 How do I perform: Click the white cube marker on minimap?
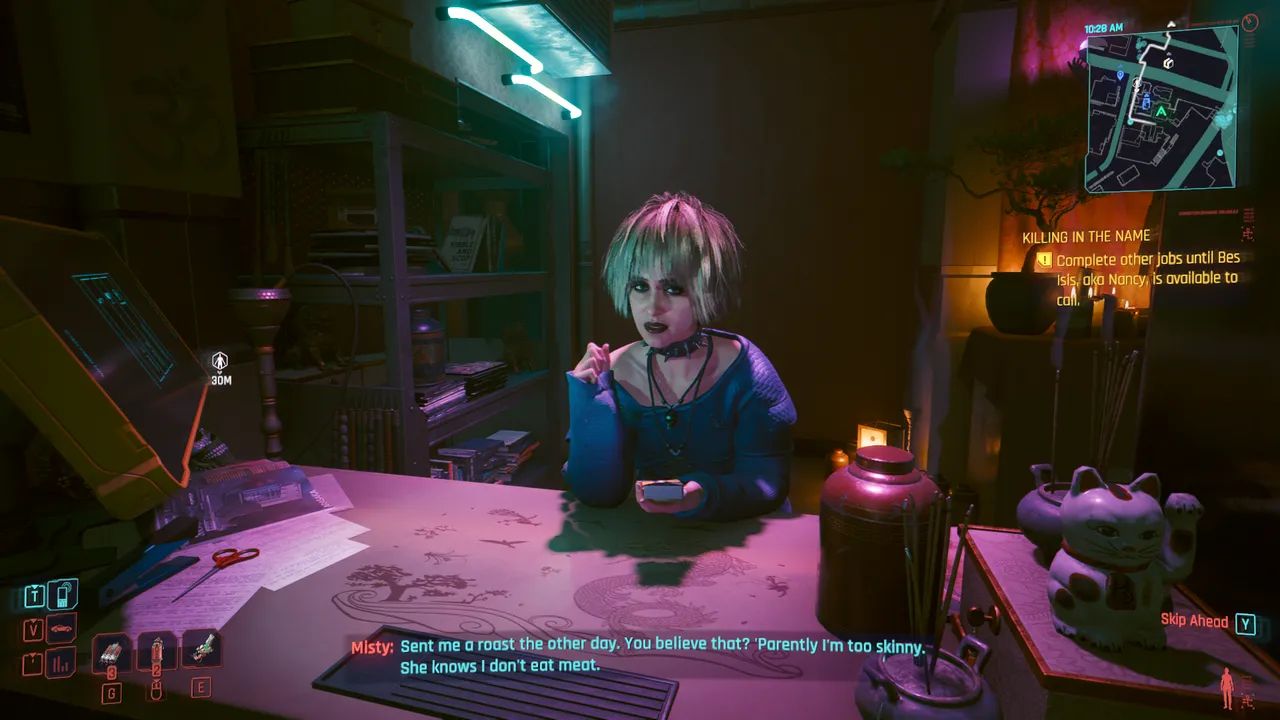[x=1167, y=63]
